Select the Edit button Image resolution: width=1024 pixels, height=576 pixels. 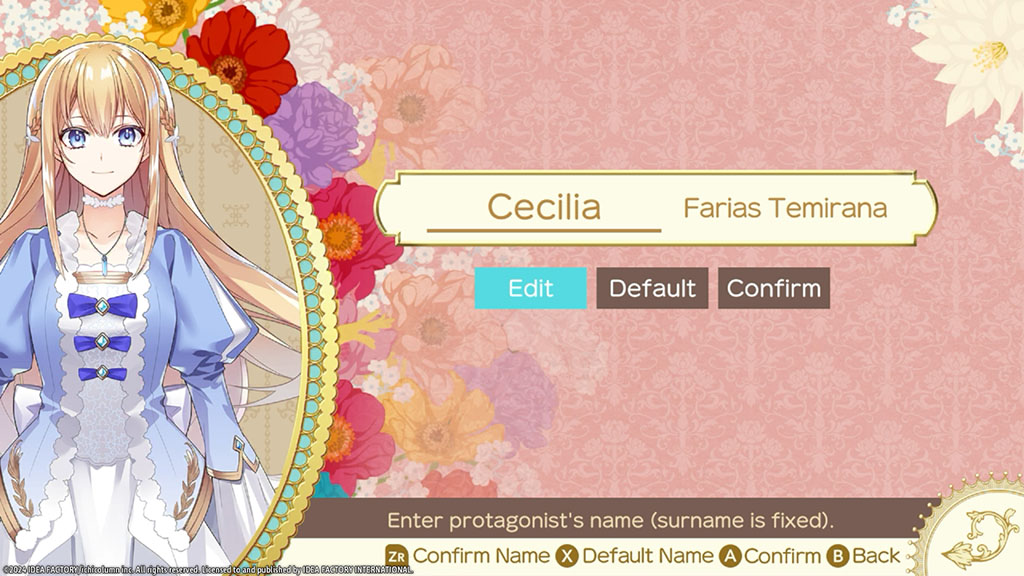pos(530,288)
